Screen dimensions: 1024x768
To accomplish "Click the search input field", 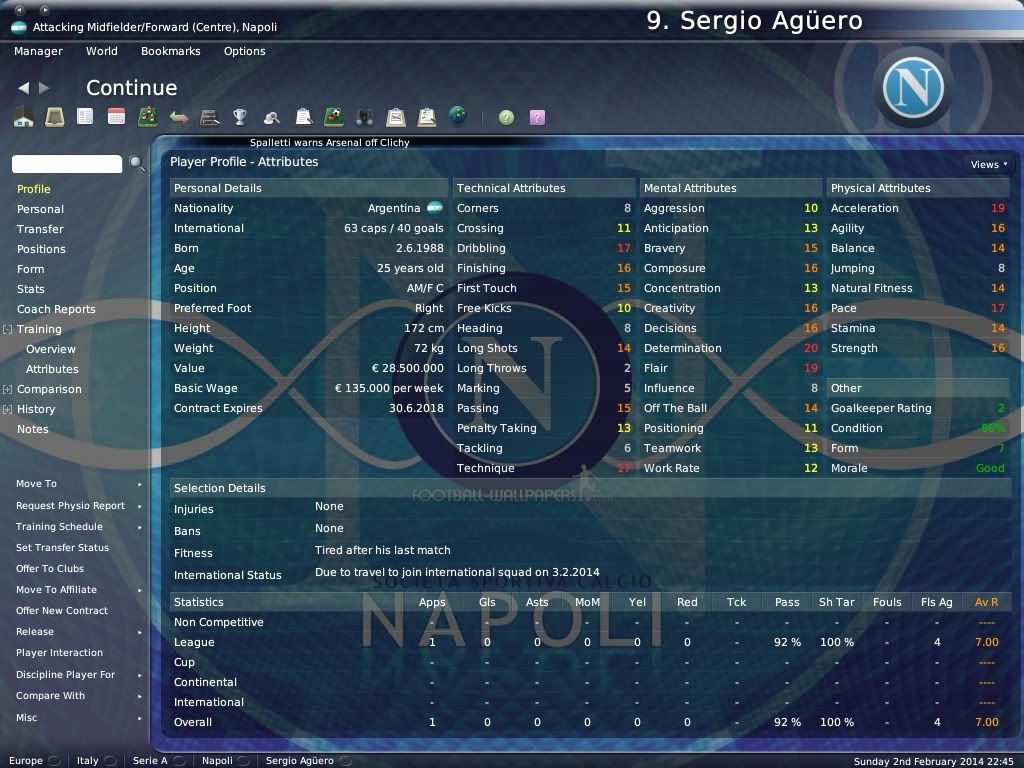I will pos(67,163).
